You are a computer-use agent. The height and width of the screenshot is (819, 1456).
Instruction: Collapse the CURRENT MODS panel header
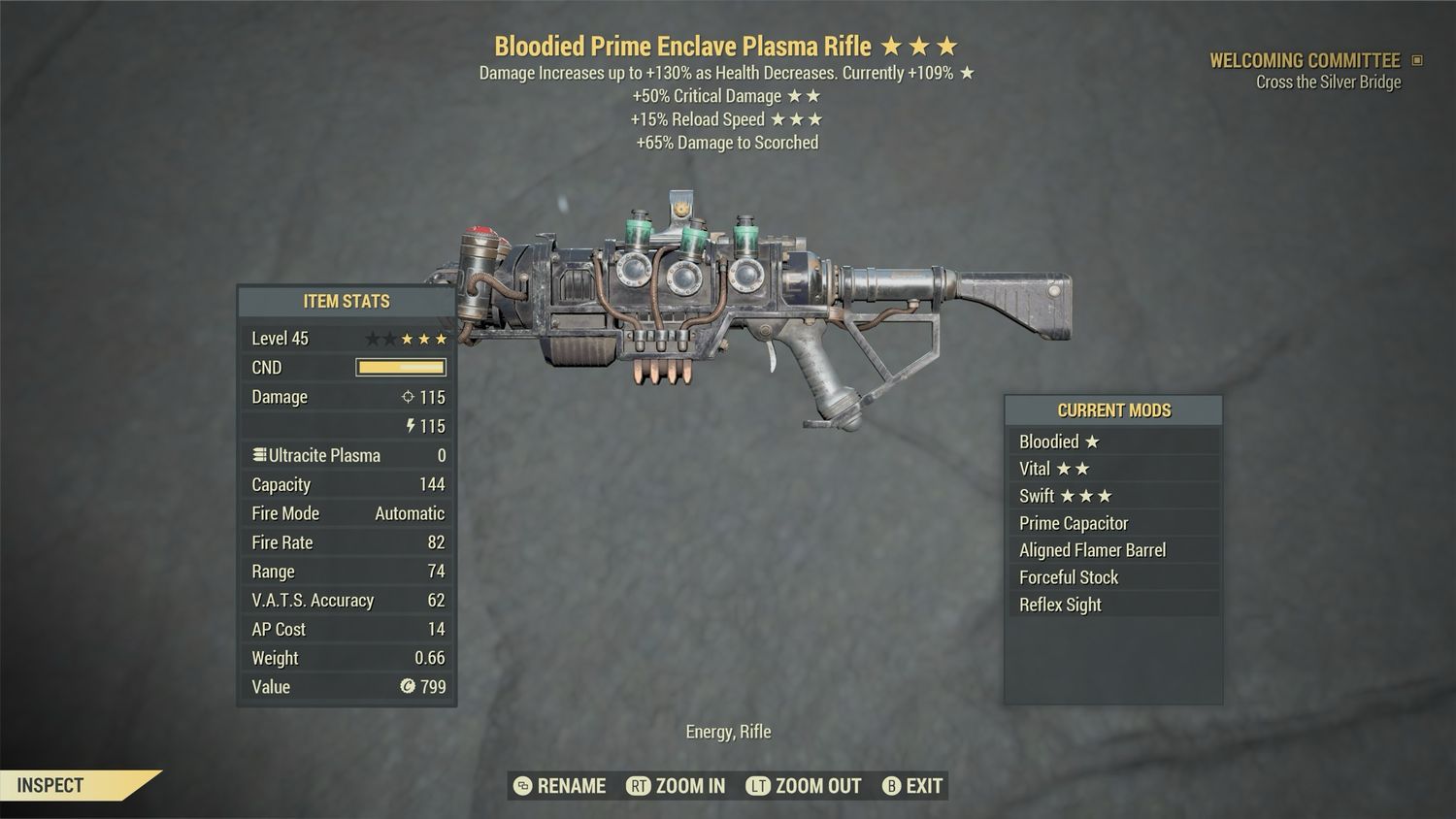(x=1112, y=409)
